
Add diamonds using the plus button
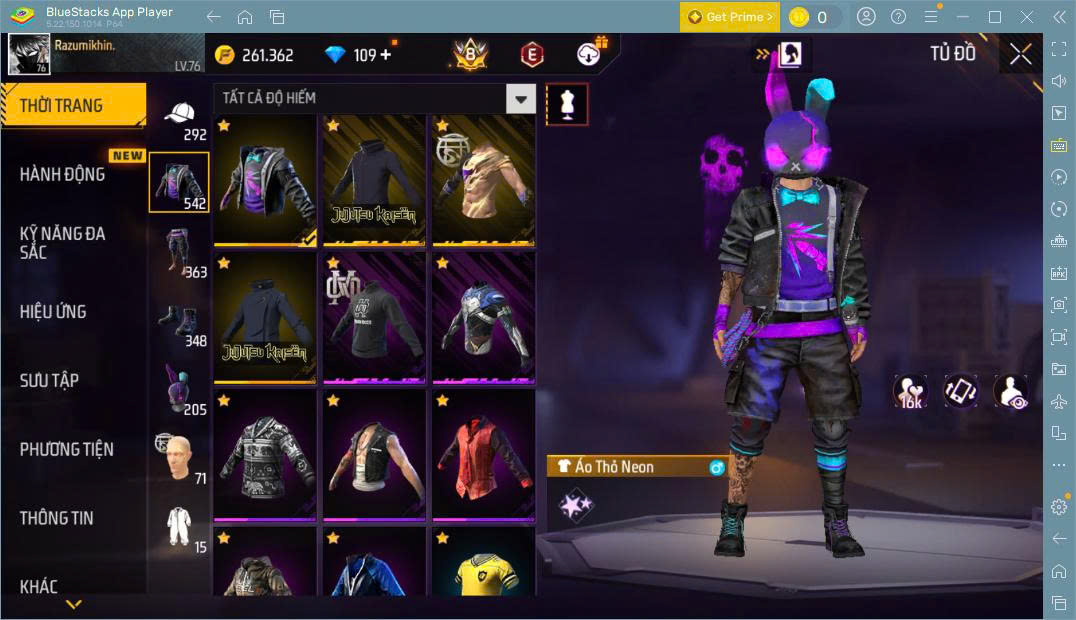pyautogui.click(x=386, y=55)
